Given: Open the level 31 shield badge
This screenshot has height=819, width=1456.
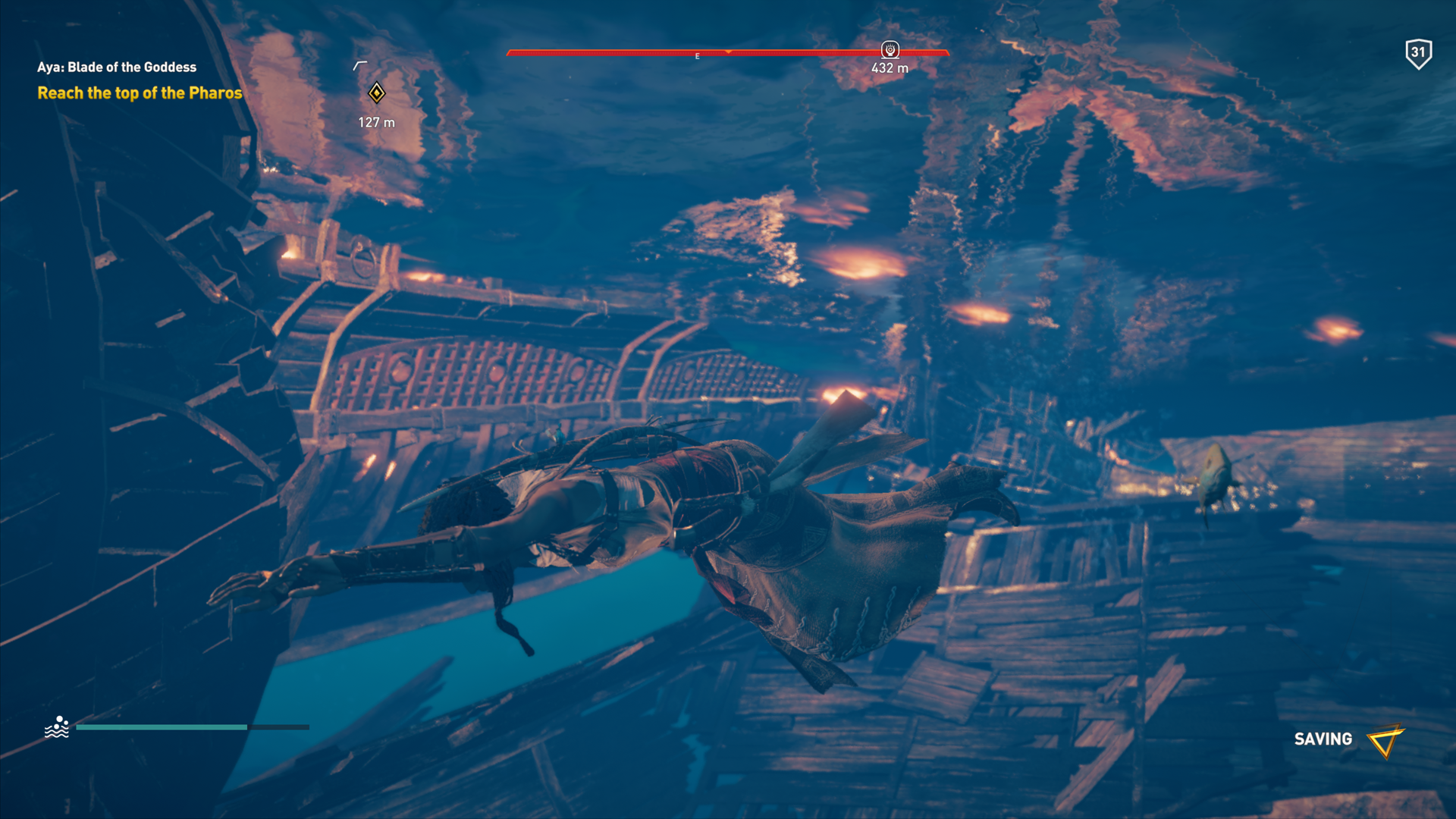Looking at the screenshot, I should coord(1417,53).
